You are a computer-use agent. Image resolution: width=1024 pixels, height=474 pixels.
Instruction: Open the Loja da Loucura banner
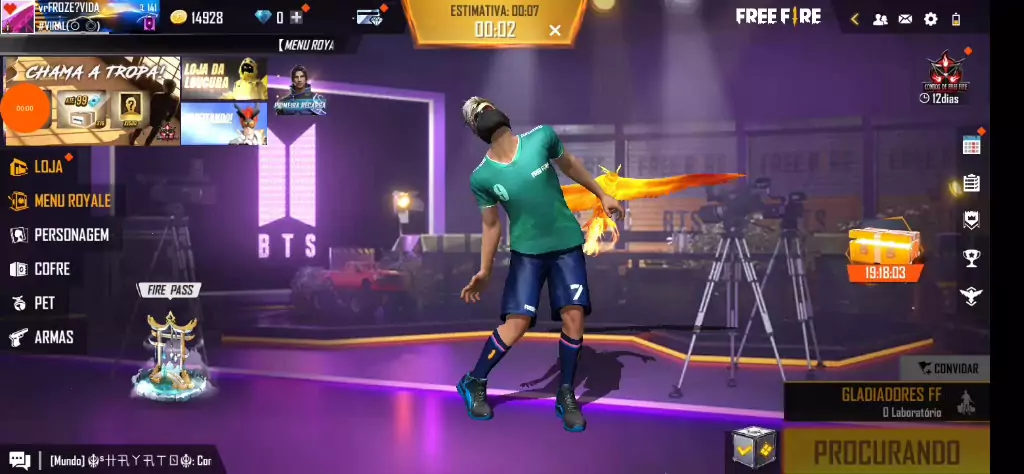click(x=224, y=78)
